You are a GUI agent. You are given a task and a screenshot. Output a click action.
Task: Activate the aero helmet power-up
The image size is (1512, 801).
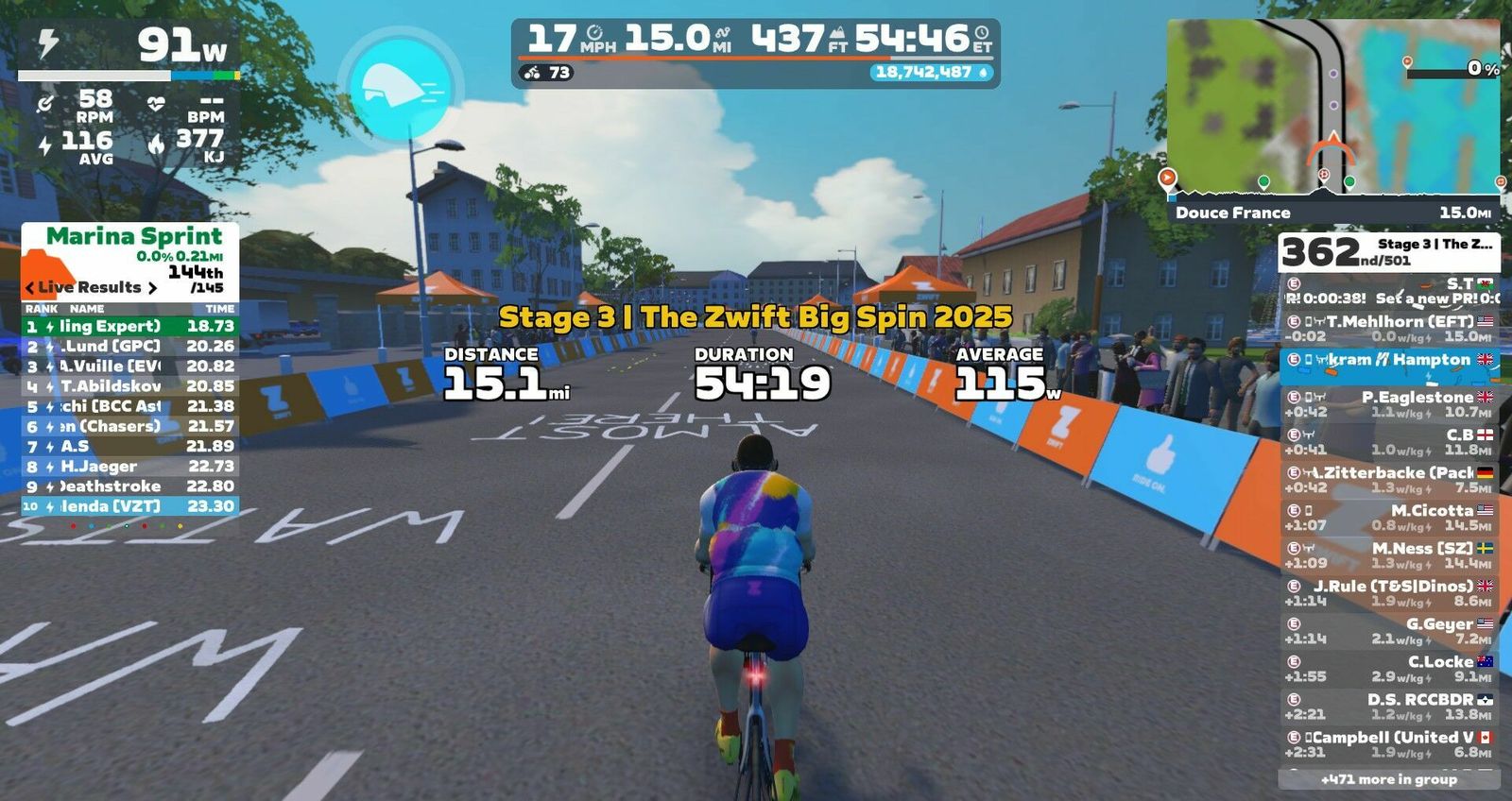pyautogui.click(x=400, y=87)
